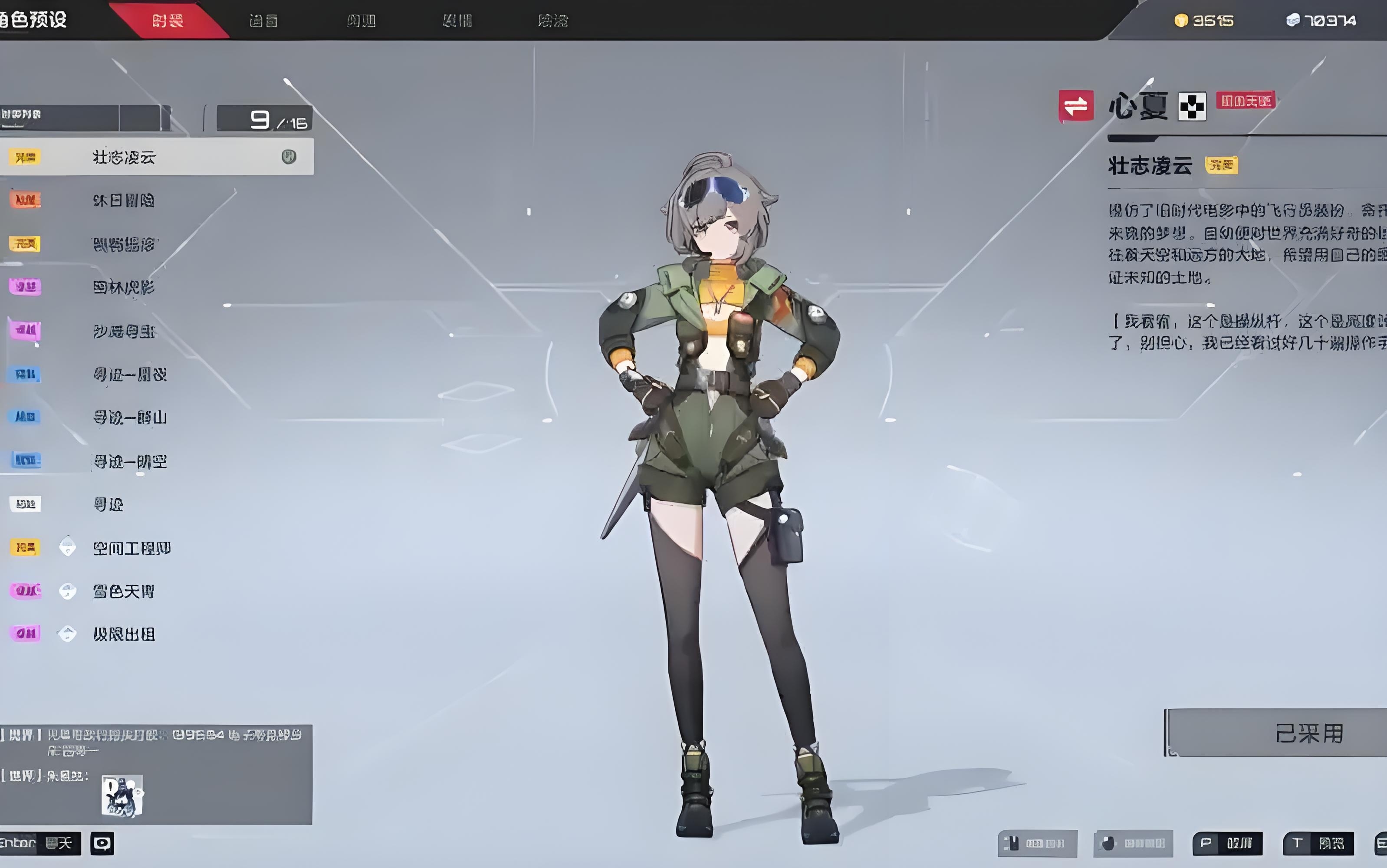Click the circular badge on the 壮志凌云 row
The width and height of the screenshot is (1387, 868).
(x=289, y=157)
